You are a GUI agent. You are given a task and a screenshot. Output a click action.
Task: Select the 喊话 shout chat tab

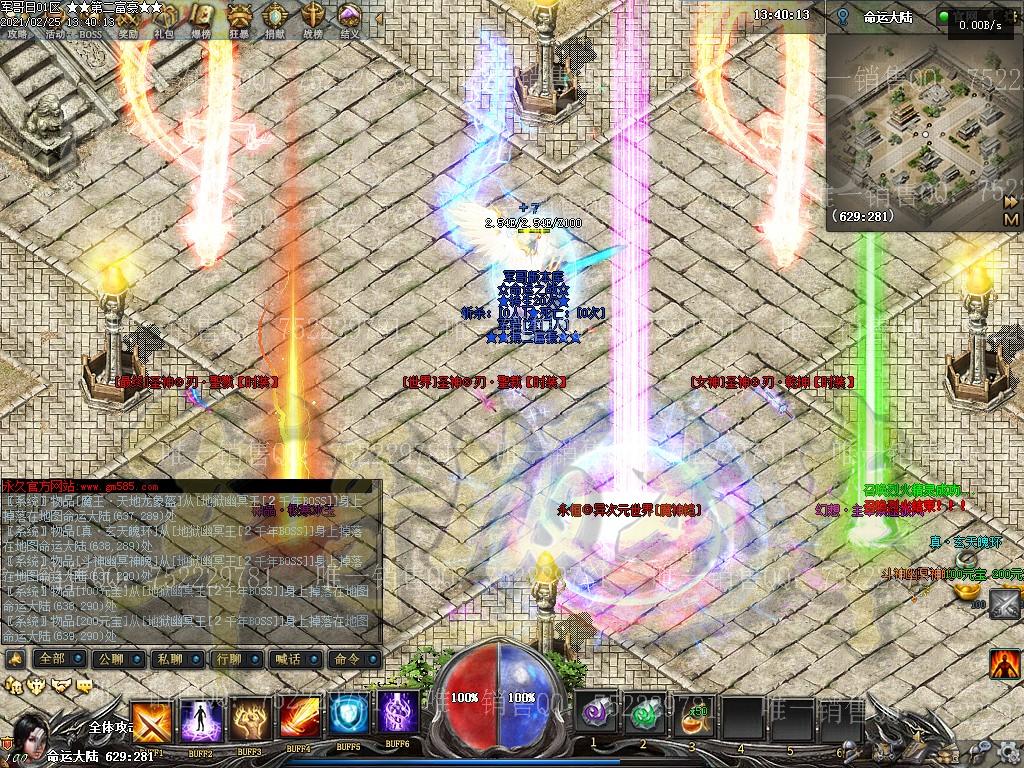point(288,659)
